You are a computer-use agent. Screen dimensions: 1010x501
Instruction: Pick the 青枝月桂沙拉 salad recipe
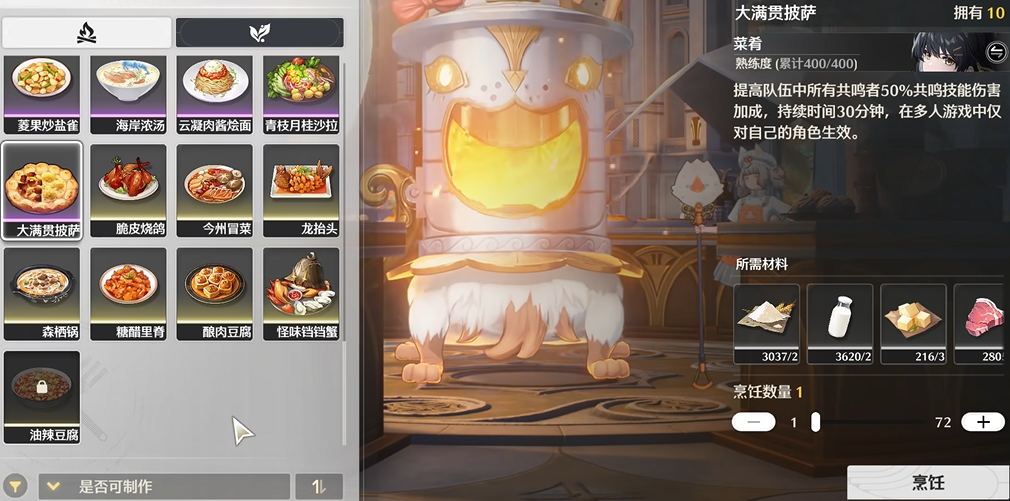pos(300,87)
